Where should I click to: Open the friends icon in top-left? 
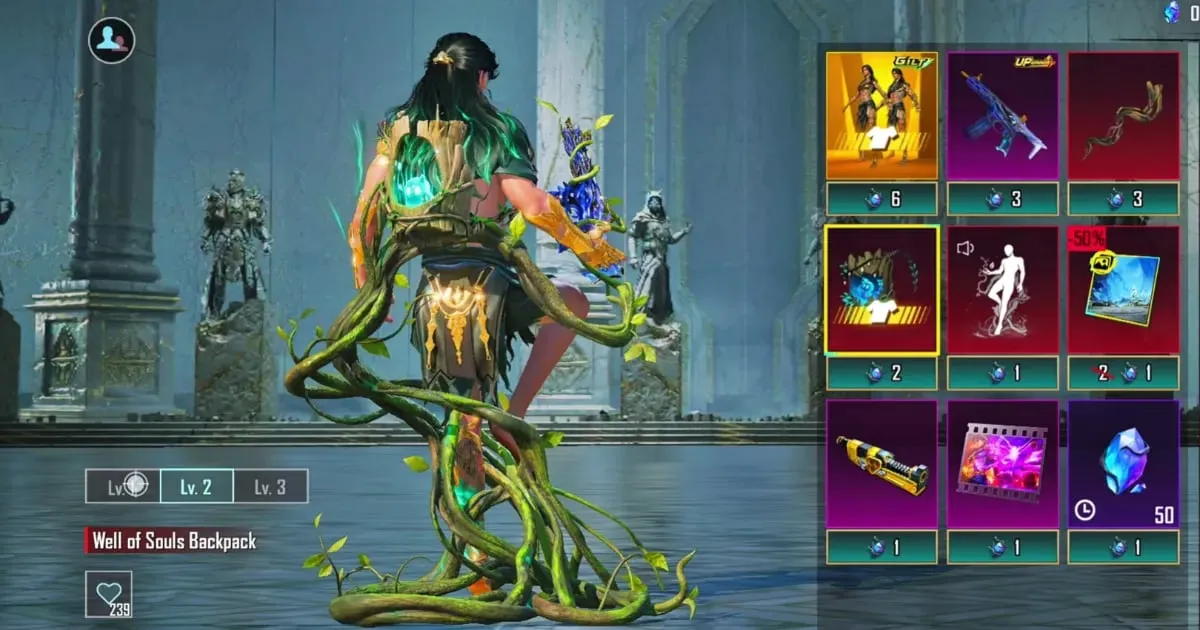pos(111,41)
